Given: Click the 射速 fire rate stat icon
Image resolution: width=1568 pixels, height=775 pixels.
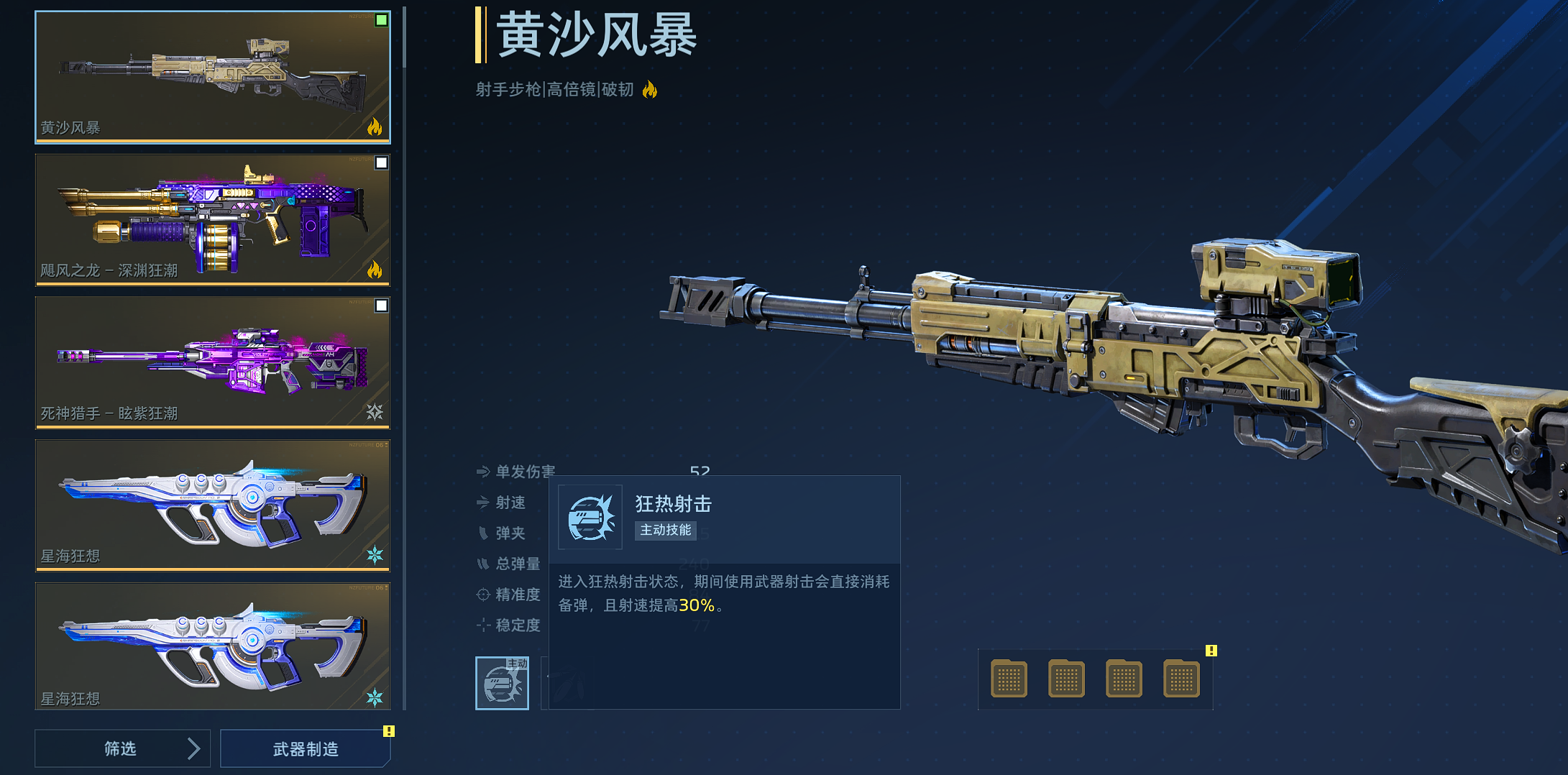Looking at the screenshot, I should [483, 503].
